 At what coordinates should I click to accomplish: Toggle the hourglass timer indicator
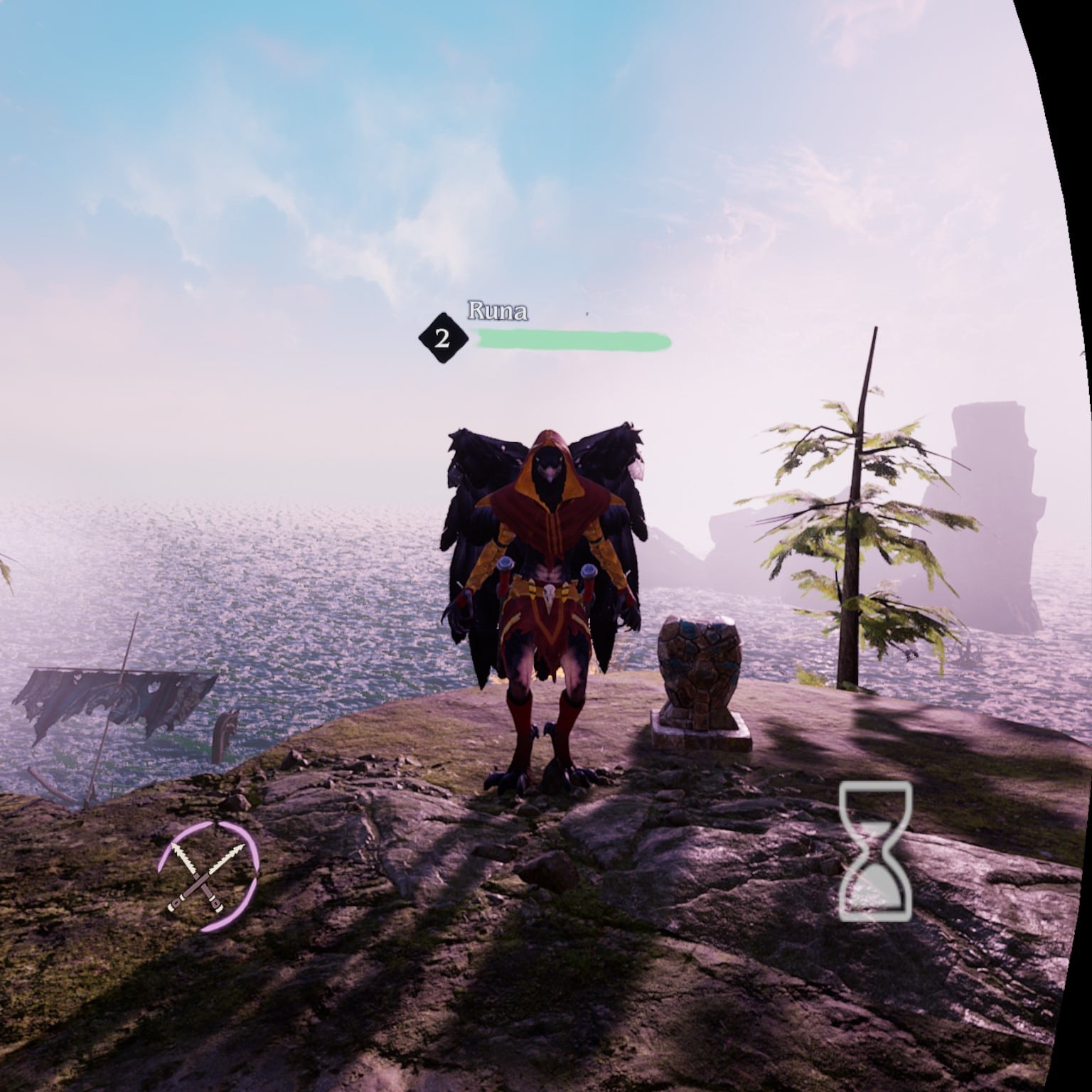(x=876, y=850)
